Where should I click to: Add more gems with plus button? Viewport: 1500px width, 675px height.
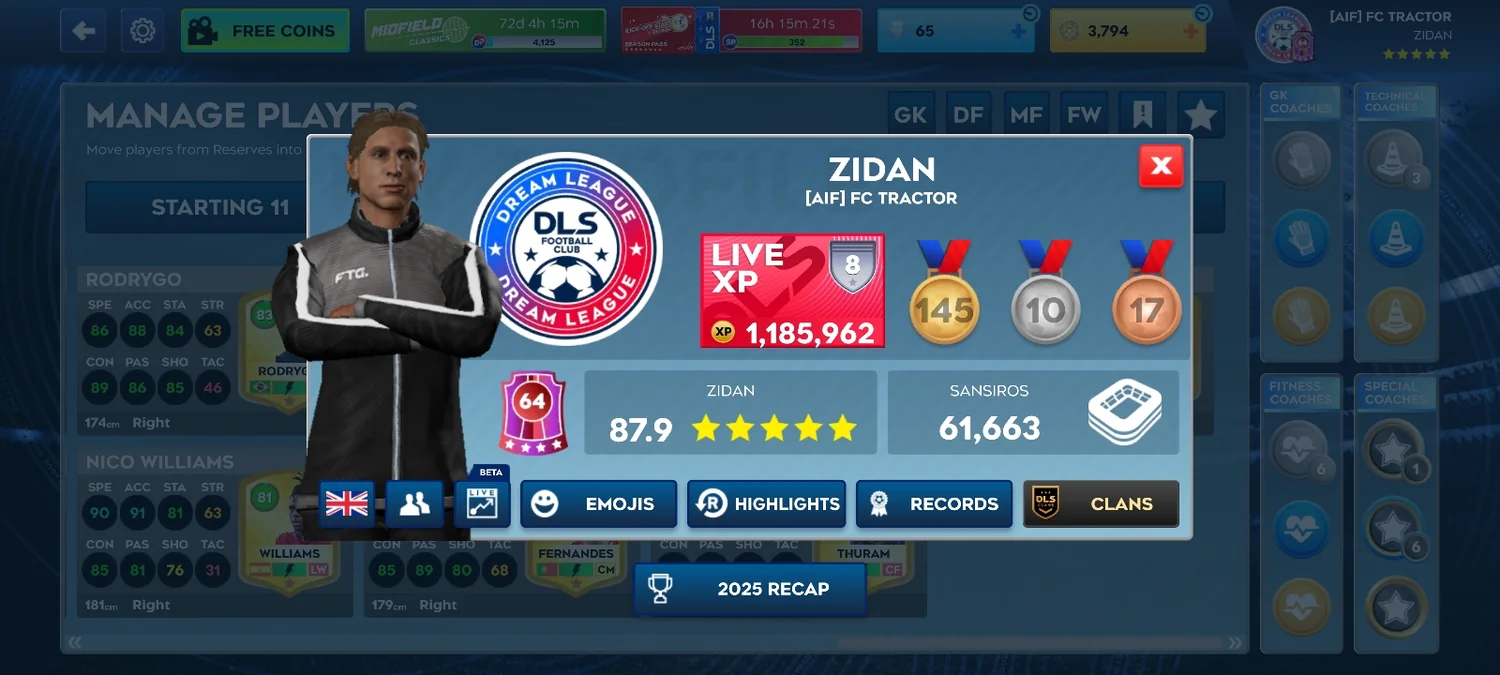pos(1018,31)
